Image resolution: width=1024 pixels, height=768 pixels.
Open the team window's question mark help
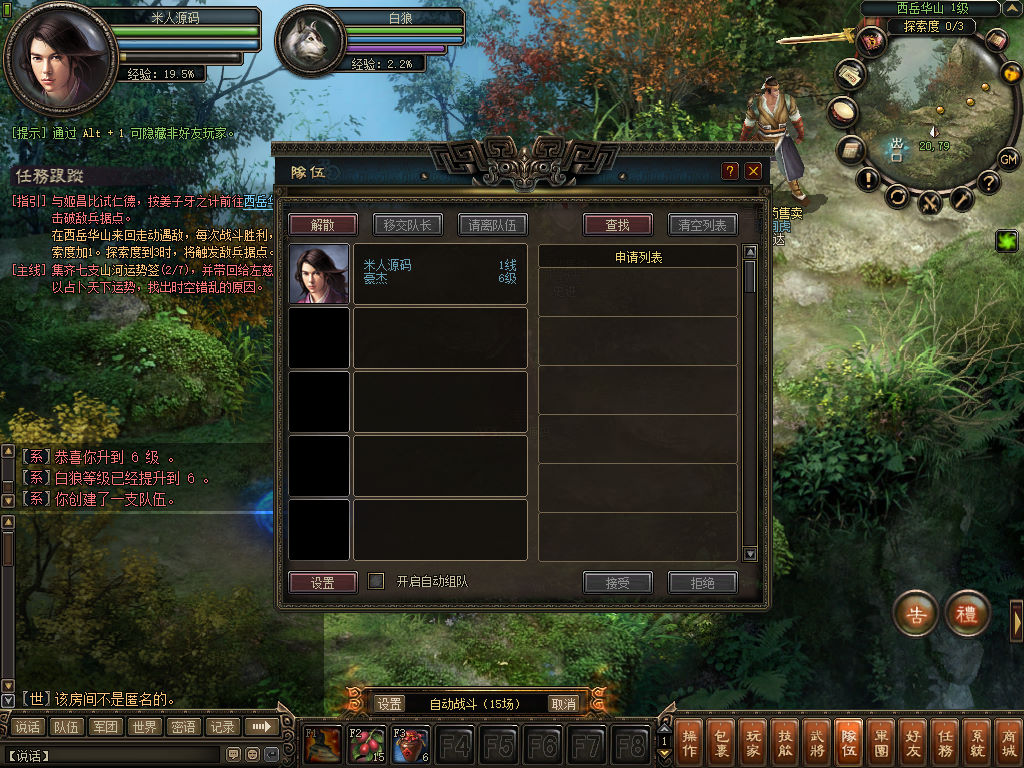click(730, 171)
